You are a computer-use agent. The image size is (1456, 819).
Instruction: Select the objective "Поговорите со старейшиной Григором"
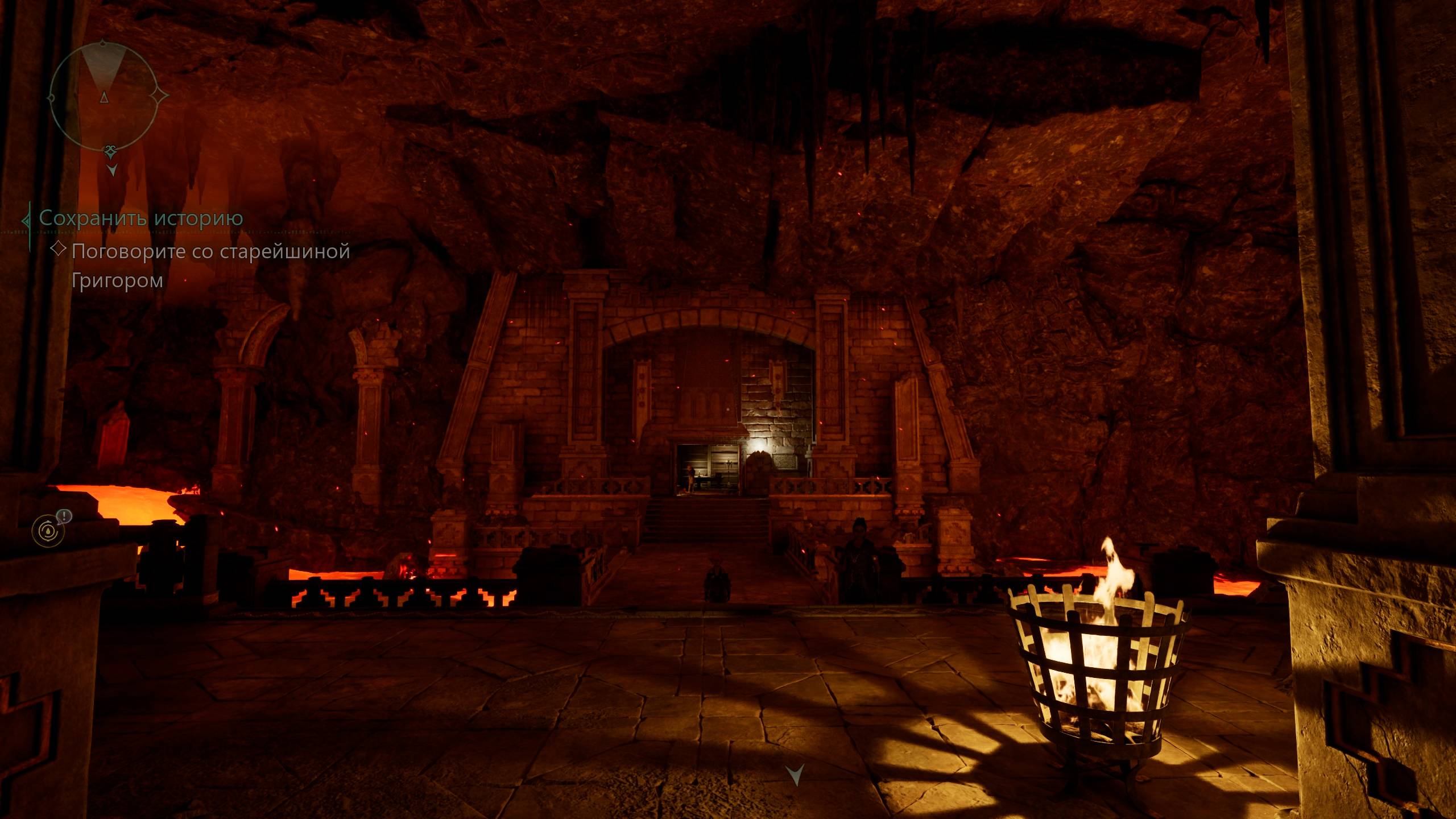click(210, 264)
